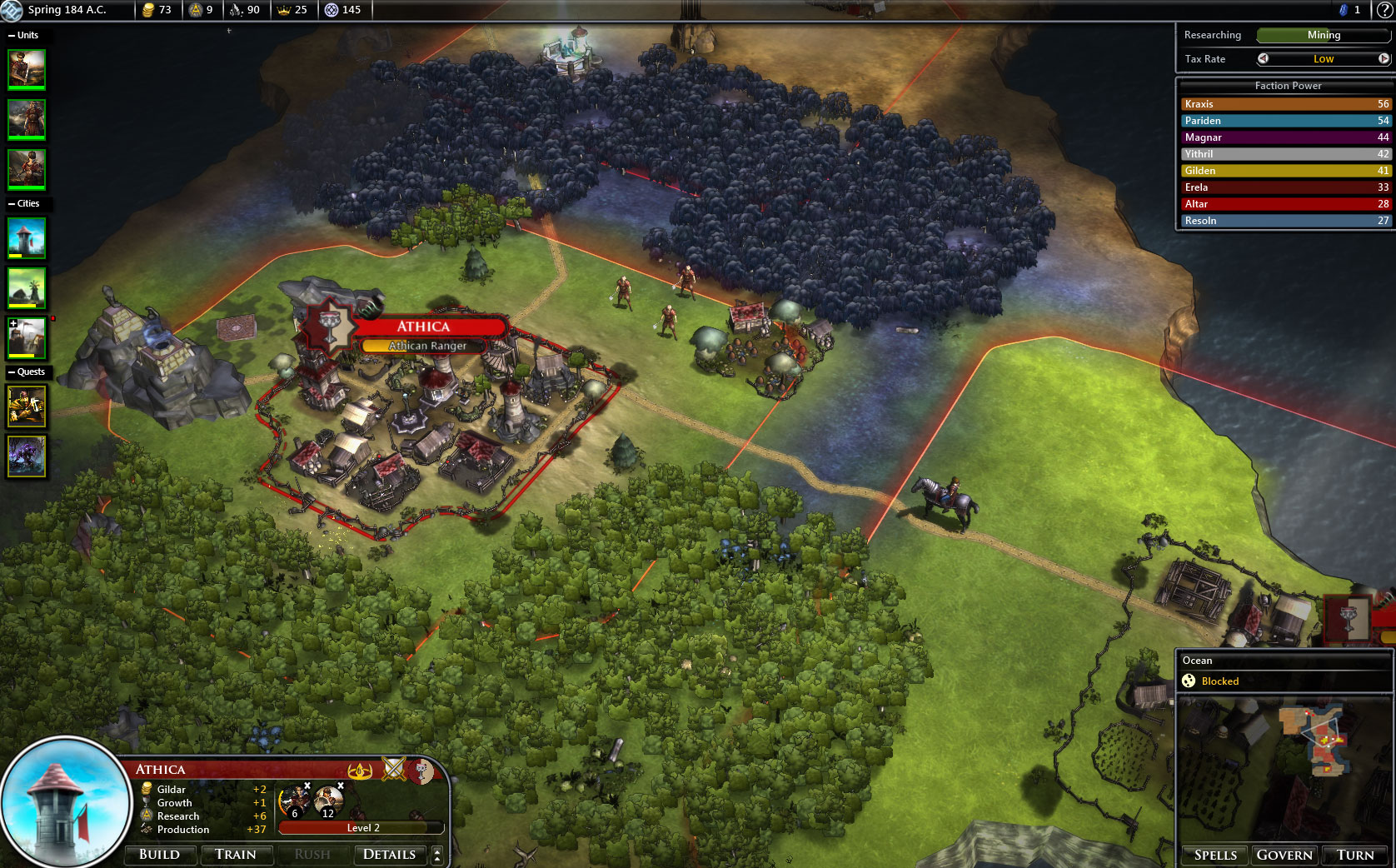The image size is (1396, 868).
Task: Click the Govern button
Action: (x=1284, y=856)
